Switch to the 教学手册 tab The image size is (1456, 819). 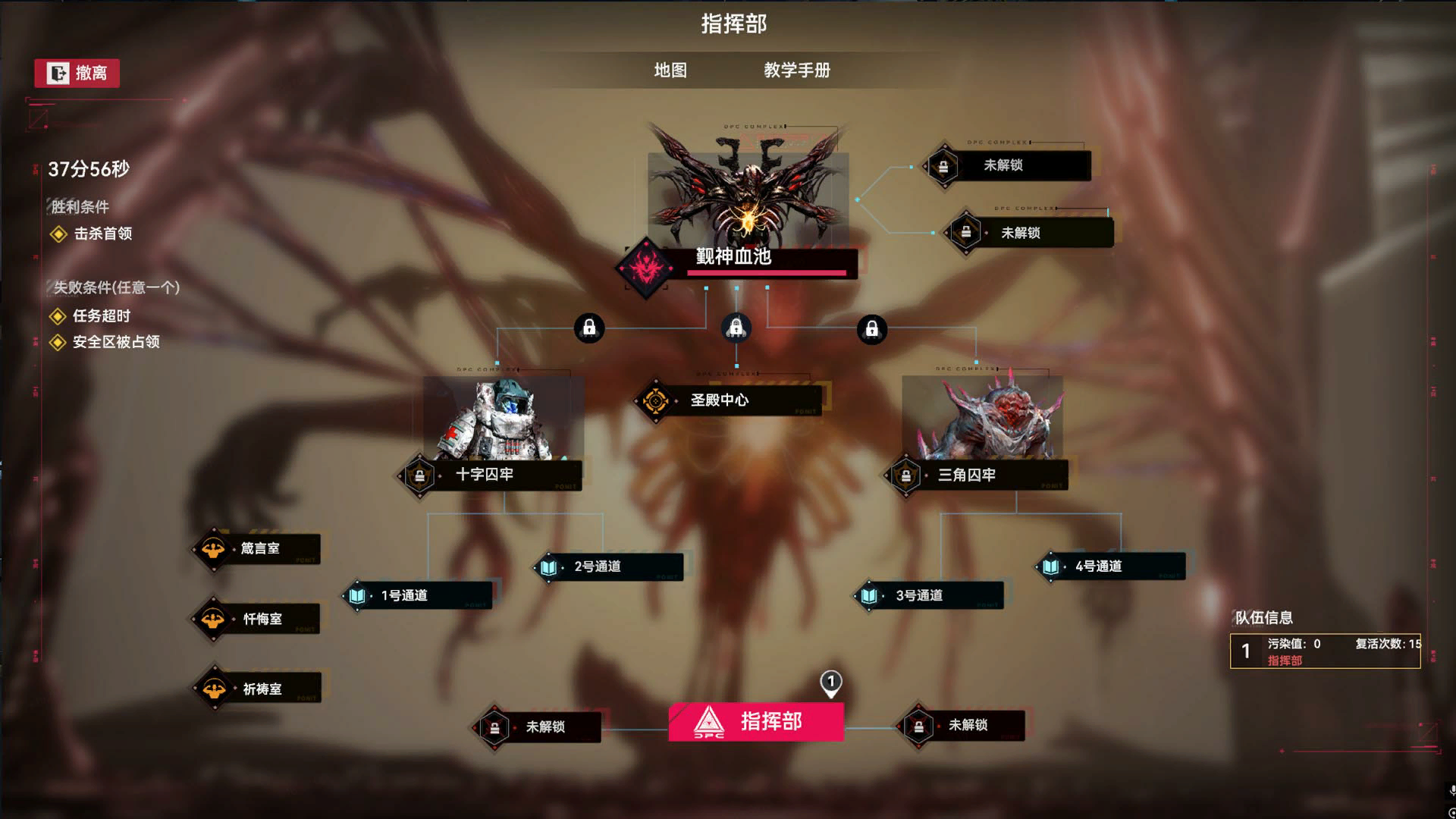click(795, 71)
